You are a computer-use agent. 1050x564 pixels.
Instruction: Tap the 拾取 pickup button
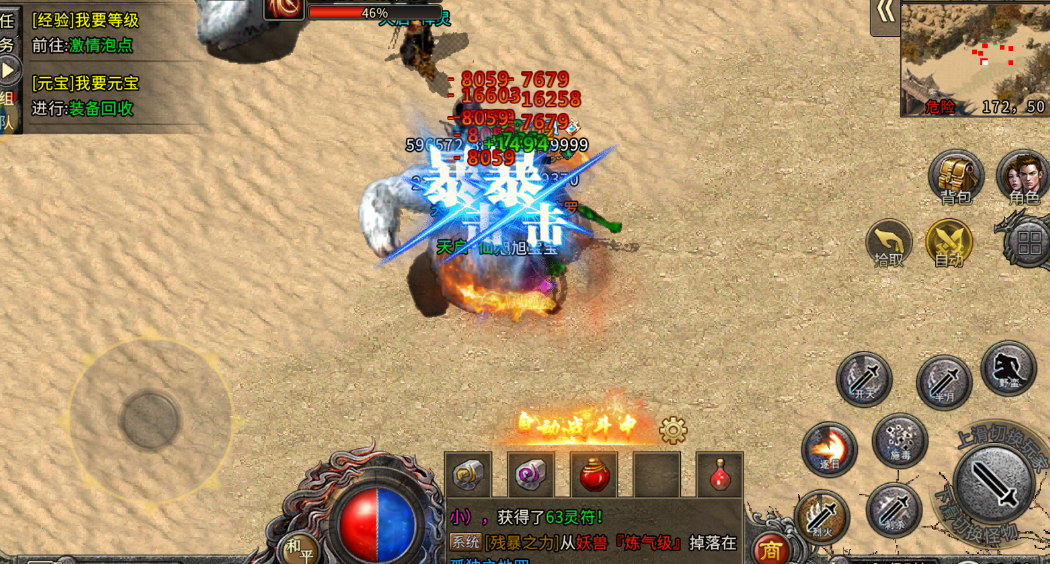click(889, 244)
